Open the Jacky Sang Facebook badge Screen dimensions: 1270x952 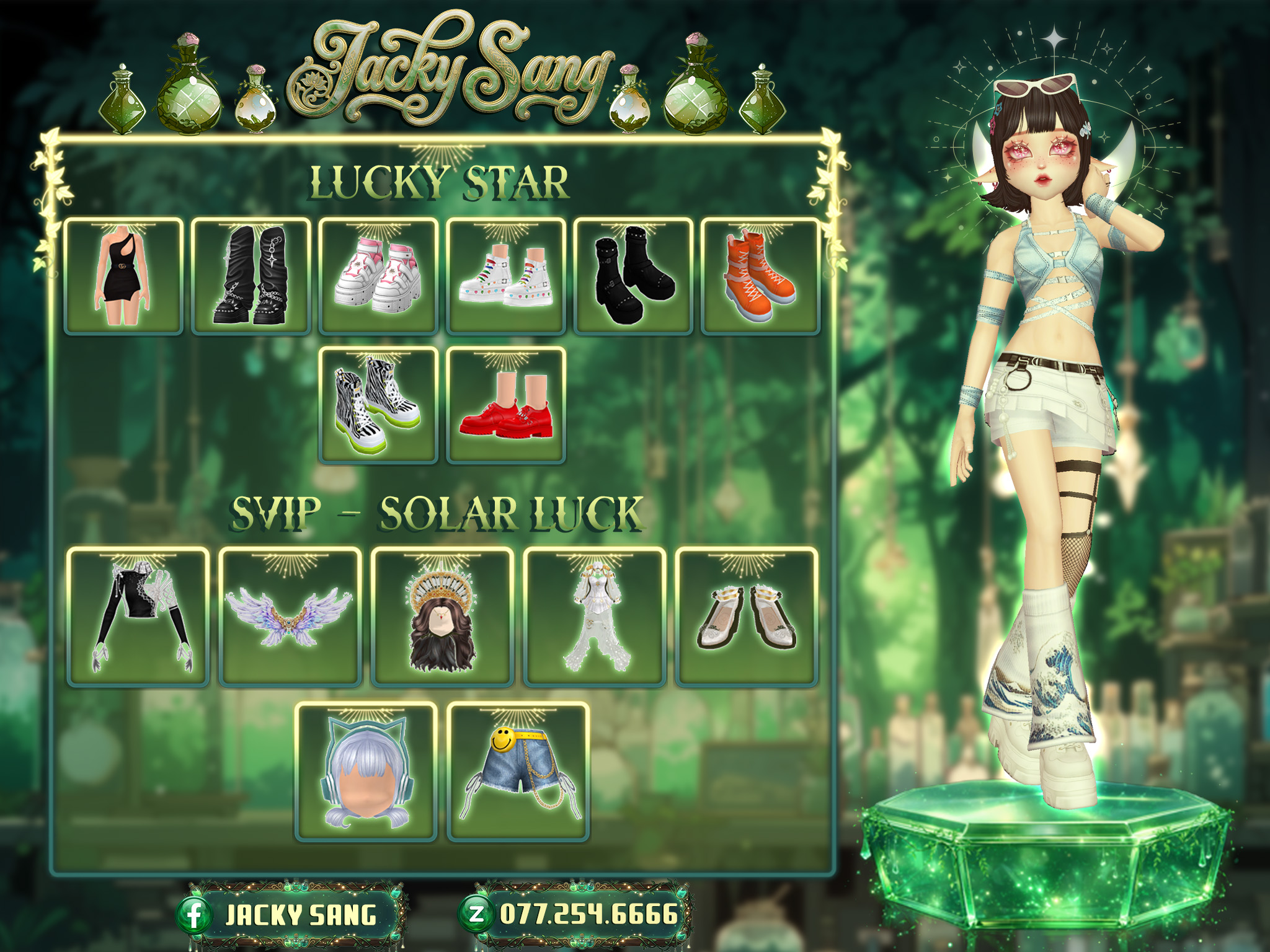point(291,915)
